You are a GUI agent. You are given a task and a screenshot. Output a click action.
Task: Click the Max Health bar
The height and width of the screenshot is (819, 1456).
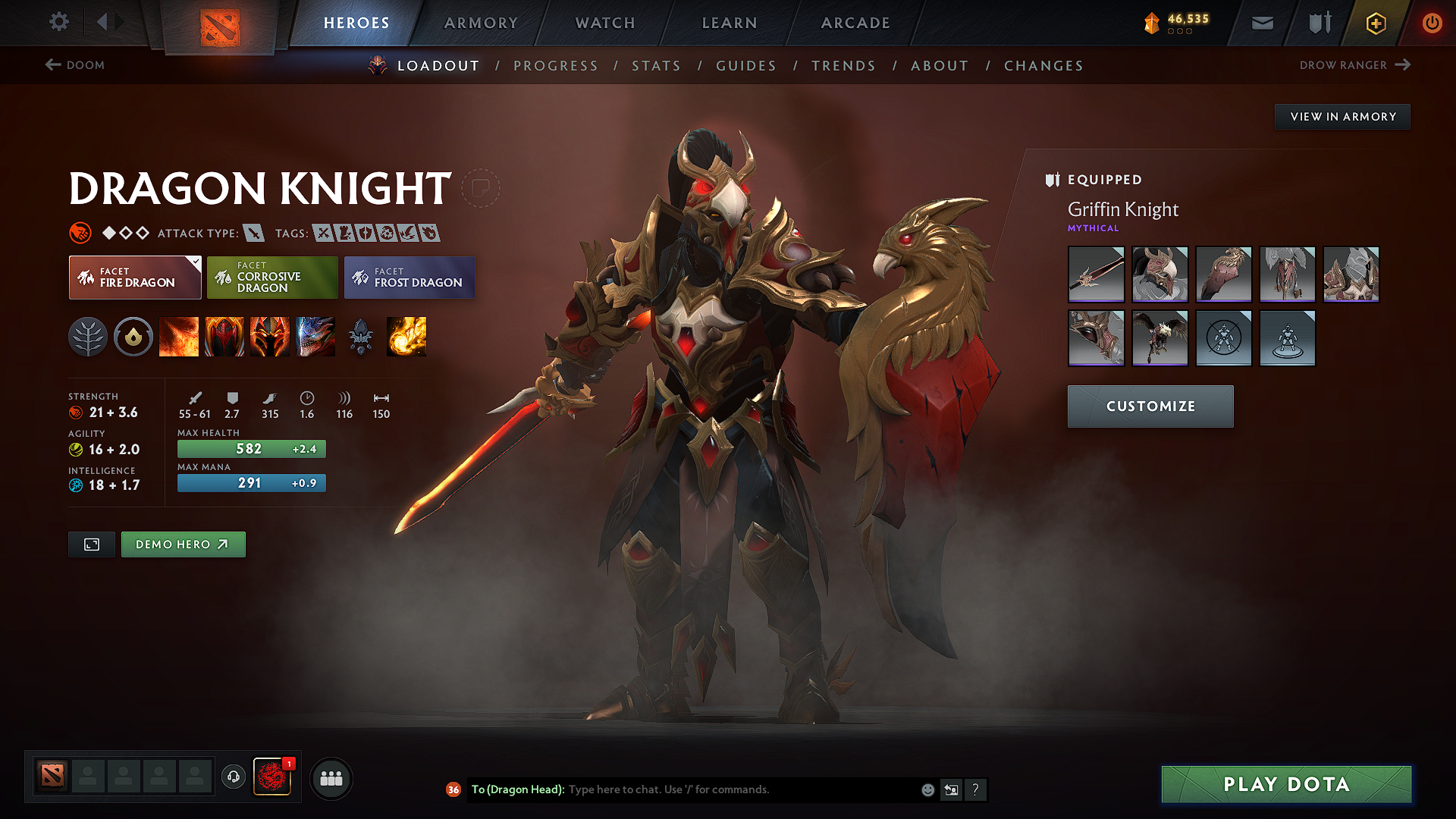click(251, 448)
